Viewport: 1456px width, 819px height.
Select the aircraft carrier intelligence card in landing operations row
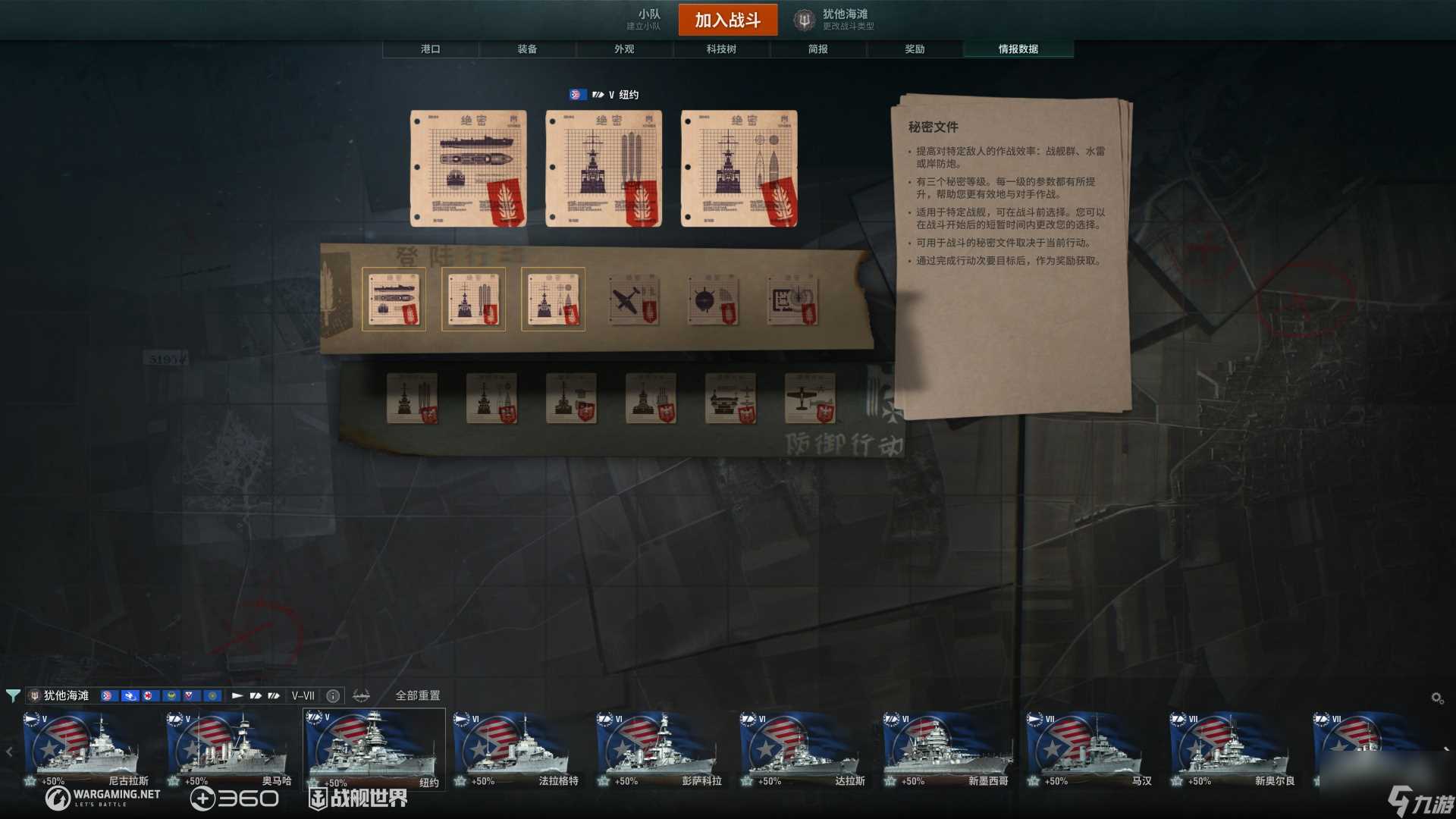coord(395,299)
